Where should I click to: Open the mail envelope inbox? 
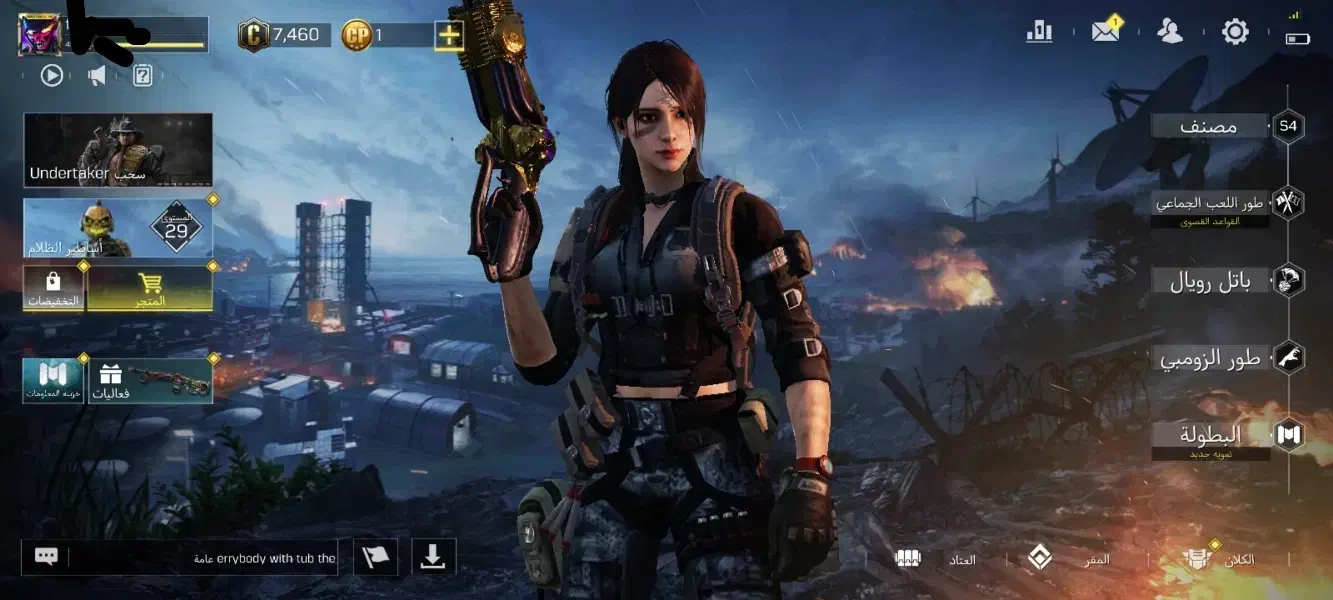[x=1105, y=32]
